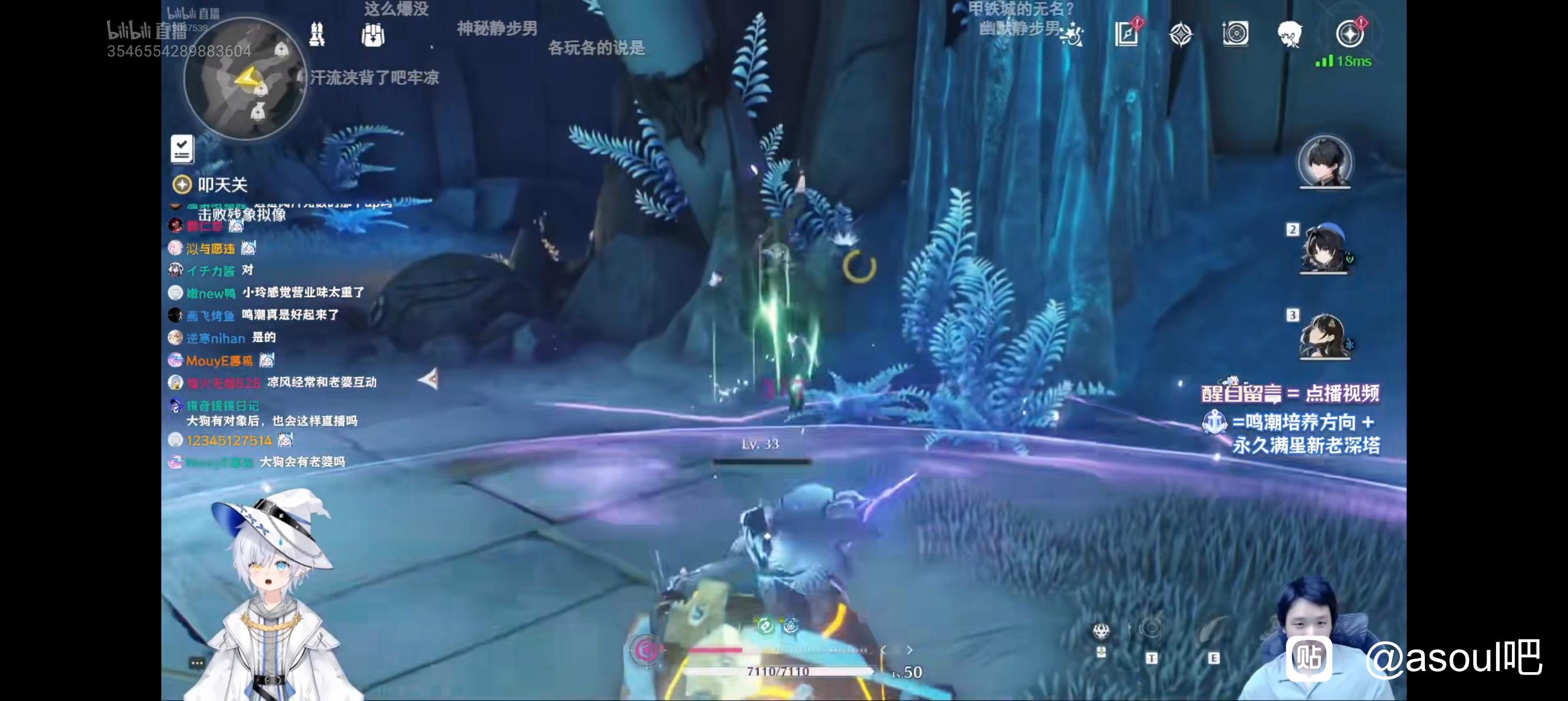Open the quest checklist icon
The image size is (1568, 701).
pyautogui.click(x=182, y=149)
